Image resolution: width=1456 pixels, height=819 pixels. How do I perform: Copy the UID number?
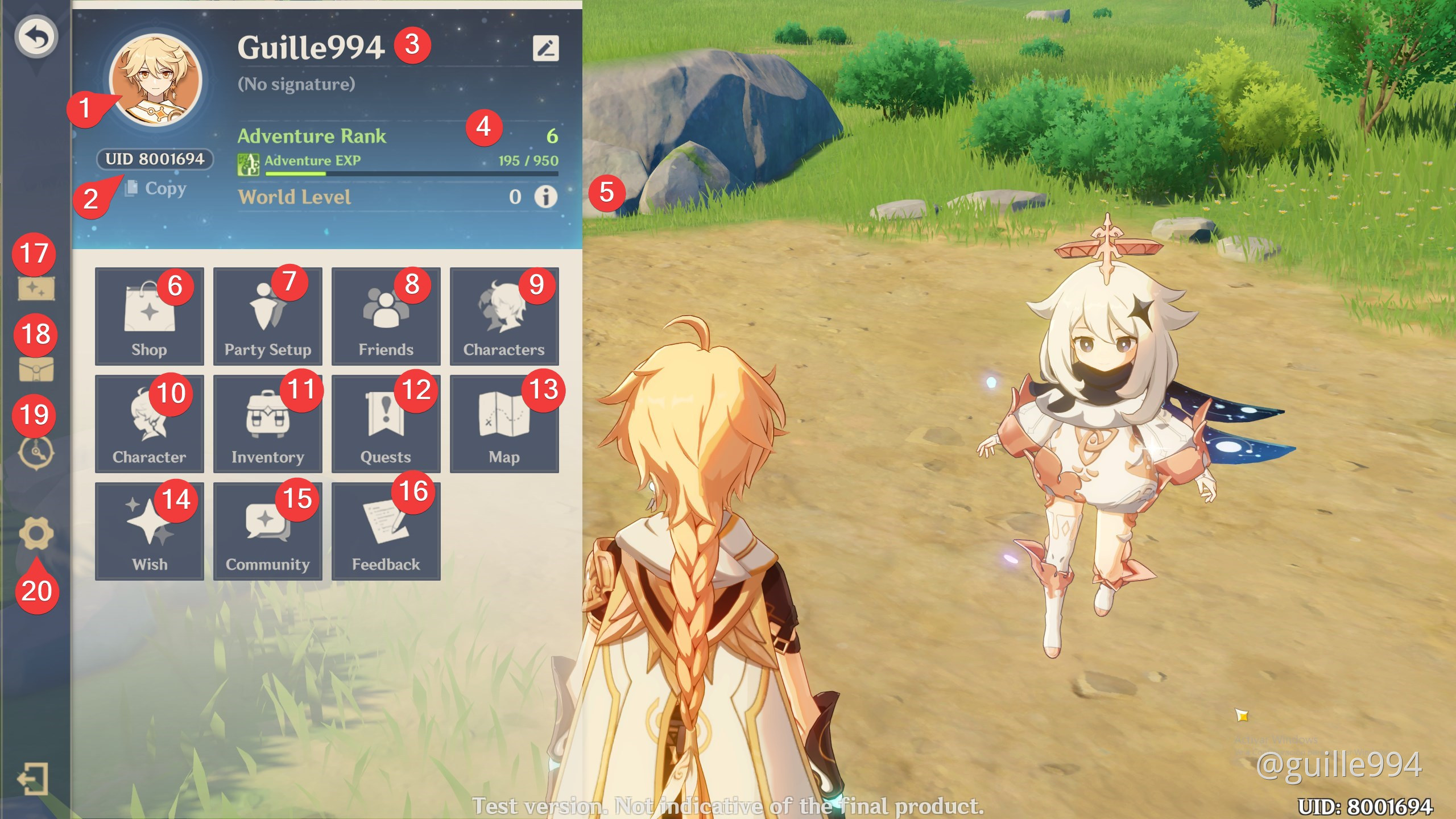[156, 188]
